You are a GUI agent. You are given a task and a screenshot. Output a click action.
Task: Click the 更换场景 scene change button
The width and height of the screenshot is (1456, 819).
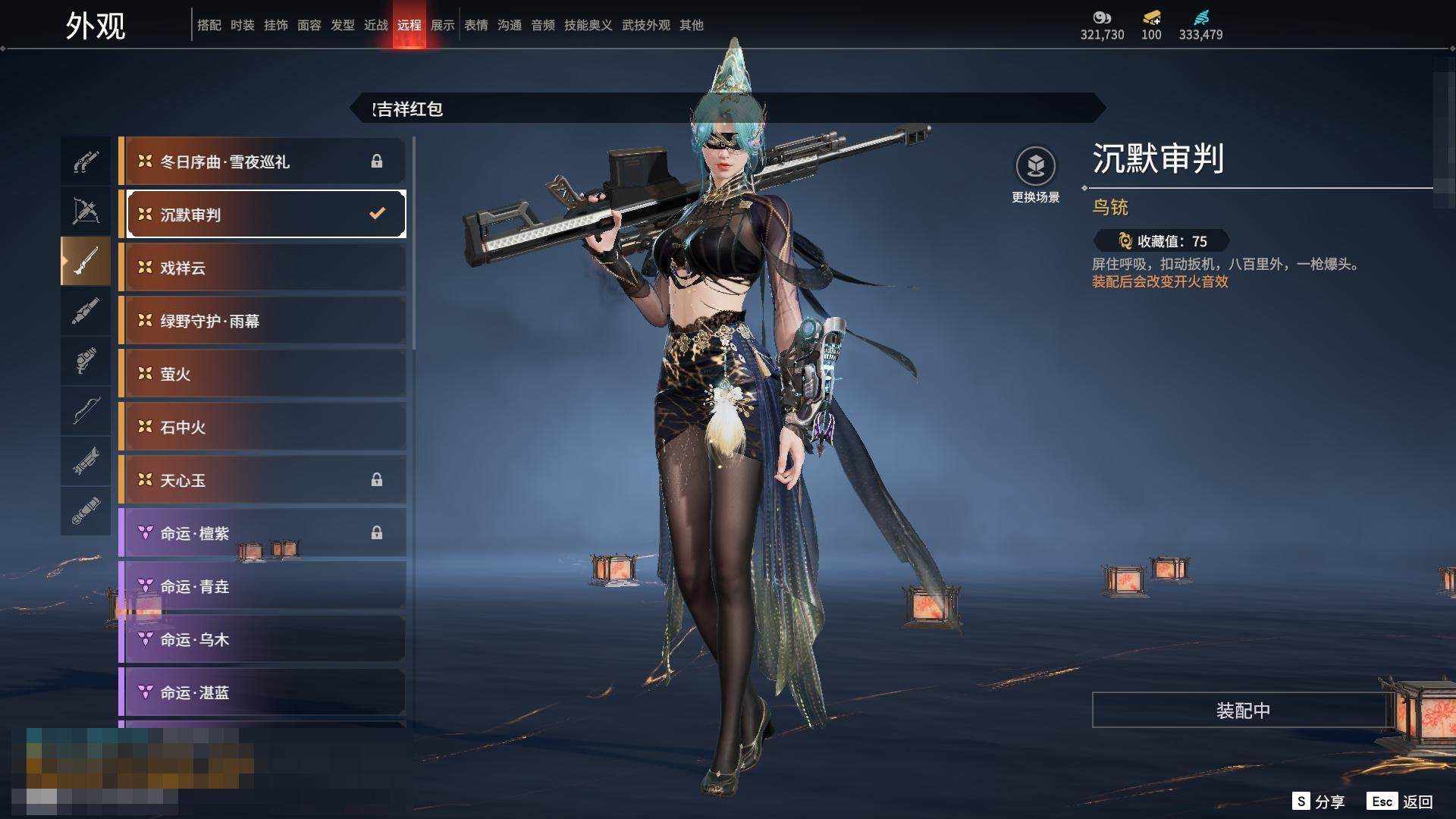(1035, 174)
